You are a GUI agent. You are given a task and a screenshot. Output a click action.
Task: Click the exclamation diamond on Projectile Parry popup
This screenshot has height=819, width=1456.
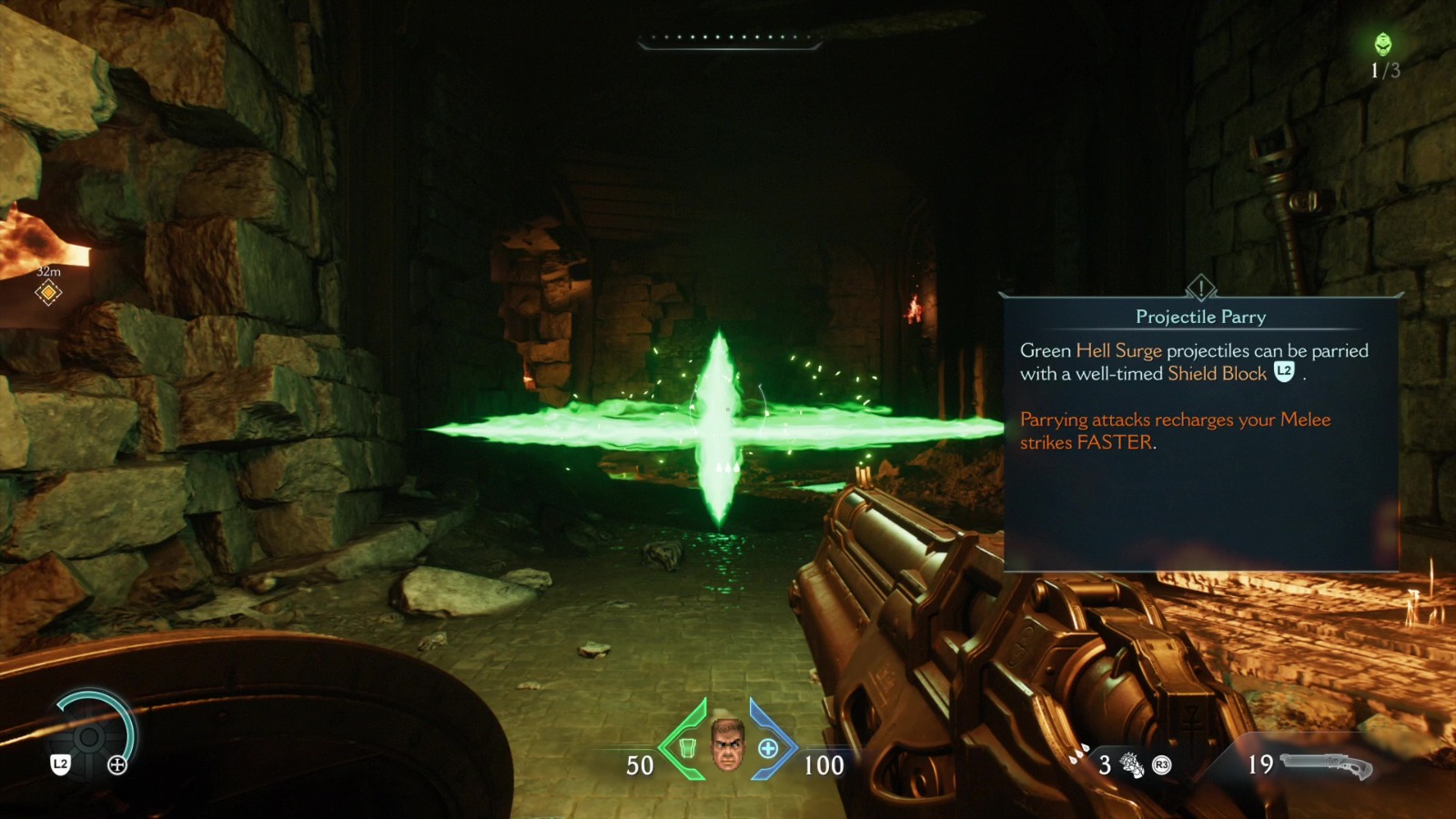[1199, 289]
